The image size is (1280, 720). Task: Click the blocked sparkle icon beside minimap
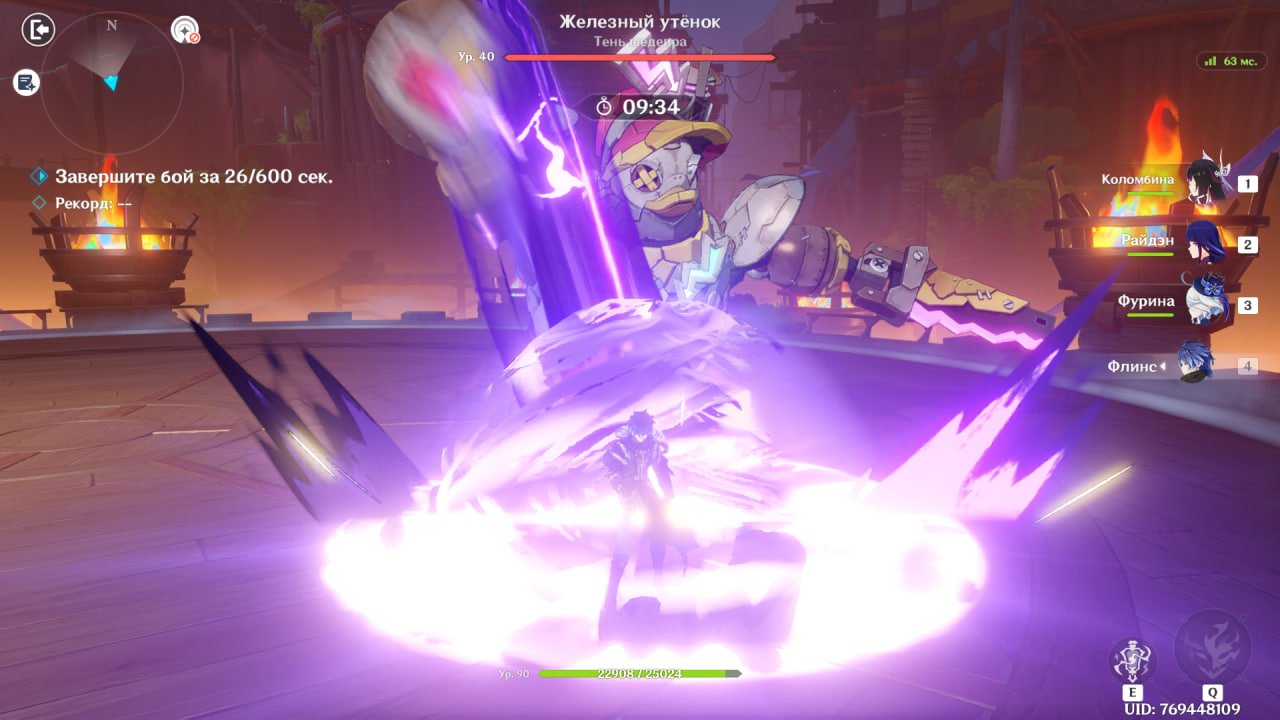coord(185,31)
